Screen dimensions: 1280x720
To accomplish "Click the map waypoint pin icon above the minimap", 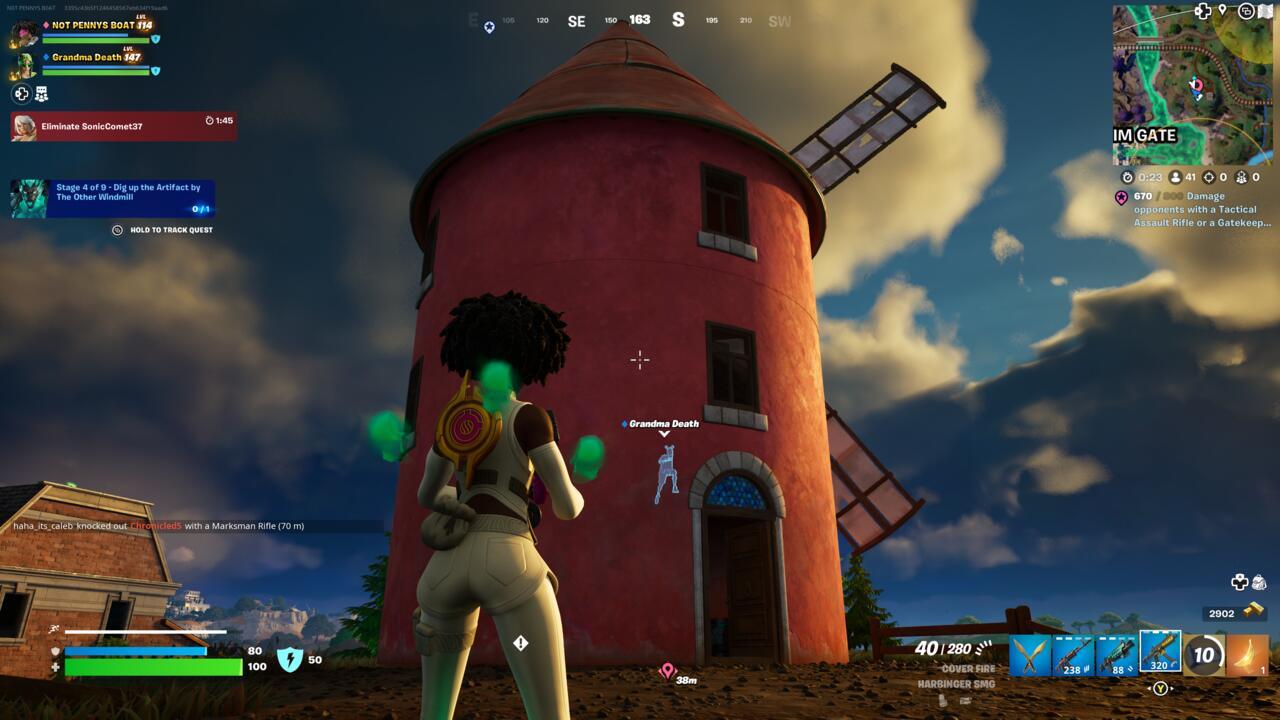I will [1221, 12].
